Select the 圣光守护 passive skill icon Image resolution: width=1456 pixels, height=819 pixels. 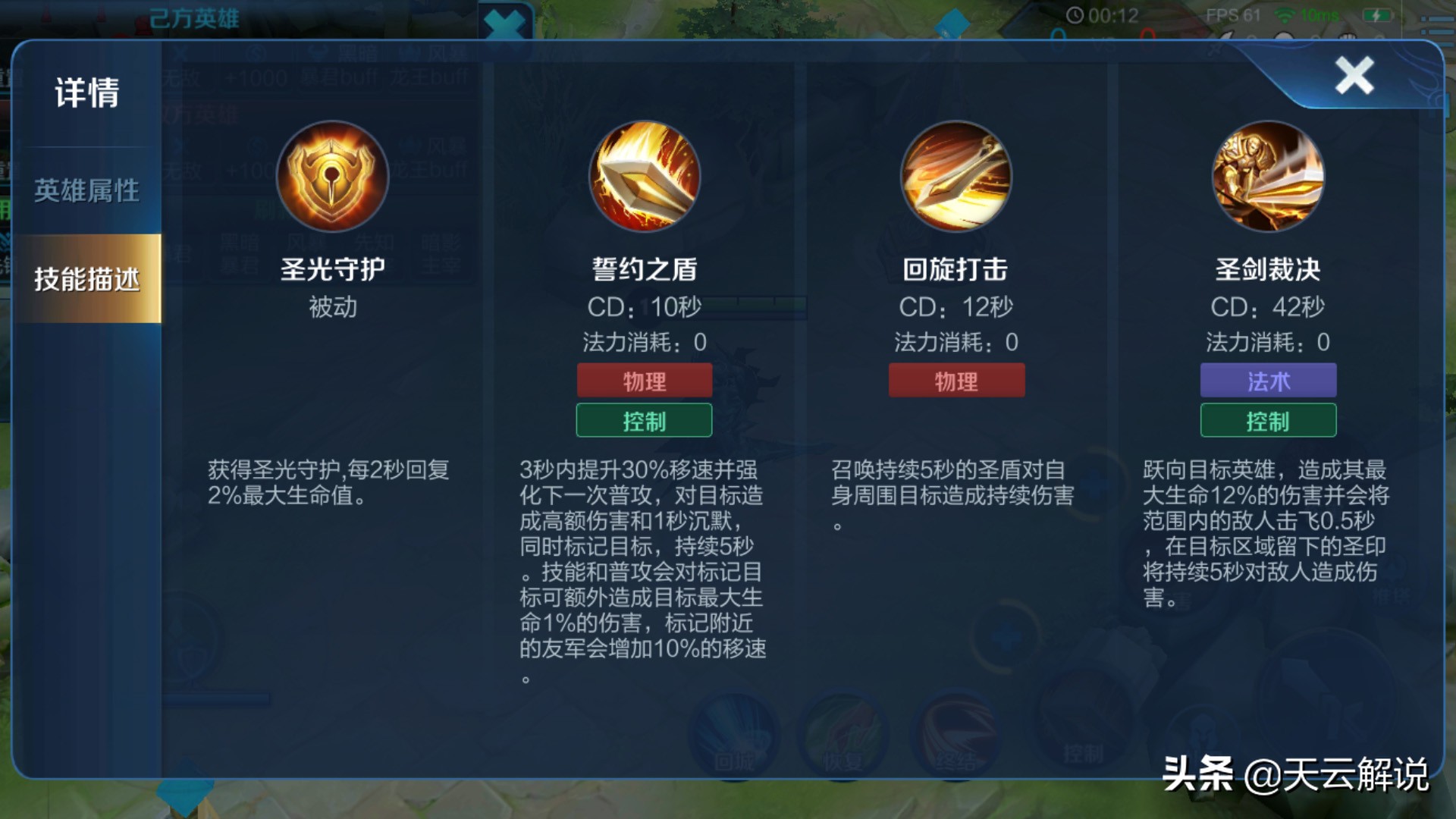(x=331, y=176)
